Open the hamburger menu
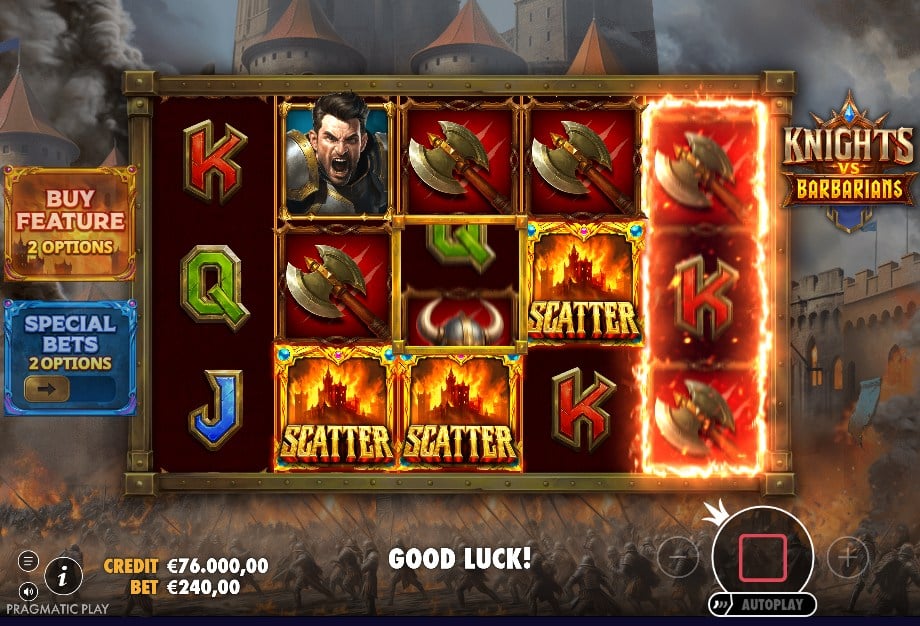Viewport: 920px width, 626px height. click(28, 561)
